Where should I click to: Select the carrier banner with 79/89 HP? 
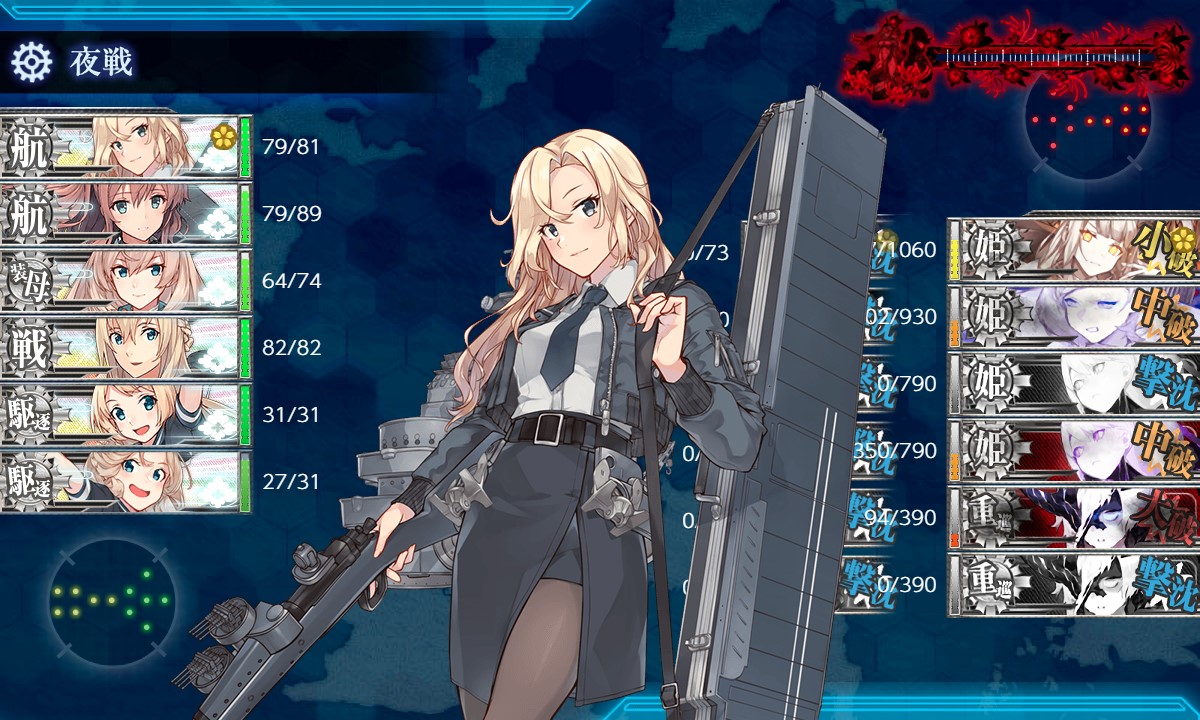click(x=125, y=214)
